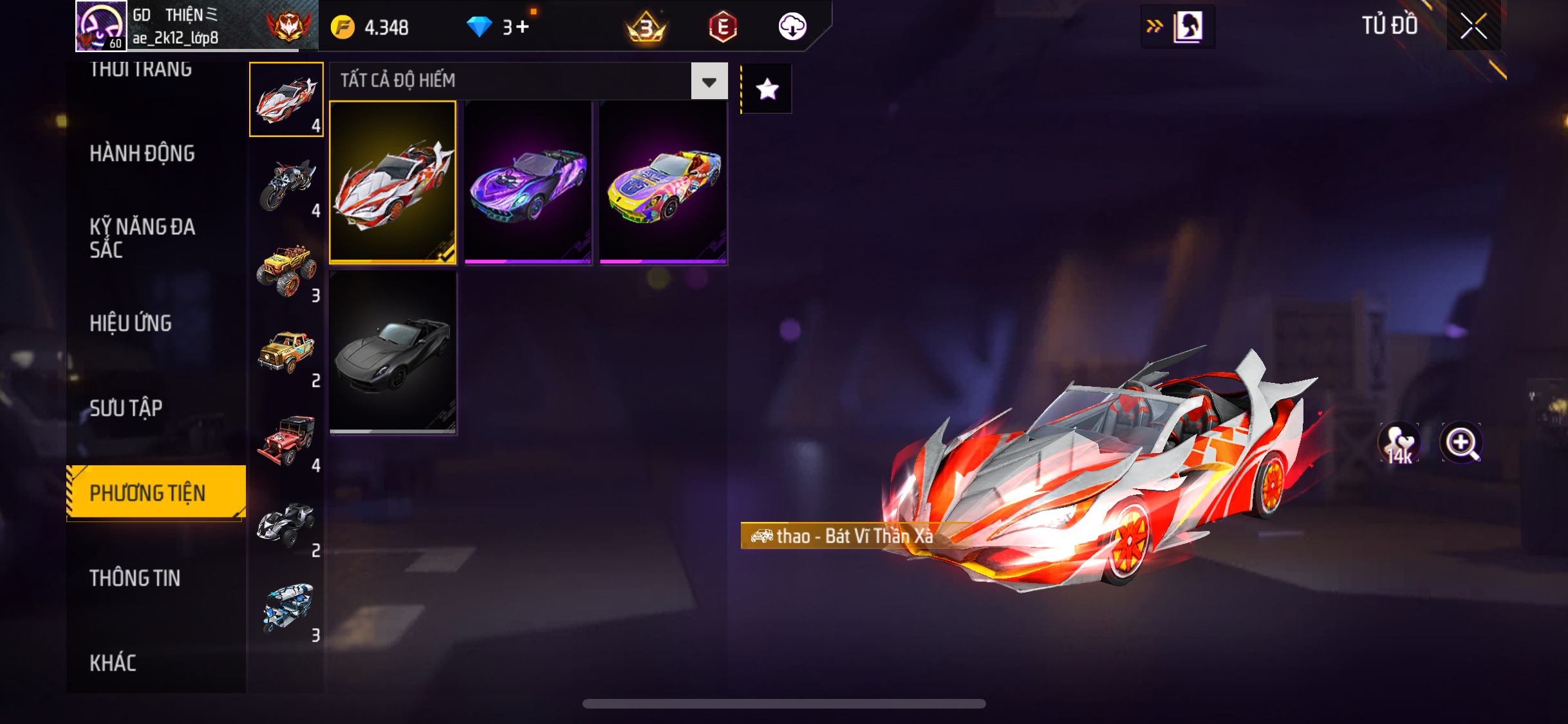Switch to the Hành Động tab
1568x724 pixels.
142,153
